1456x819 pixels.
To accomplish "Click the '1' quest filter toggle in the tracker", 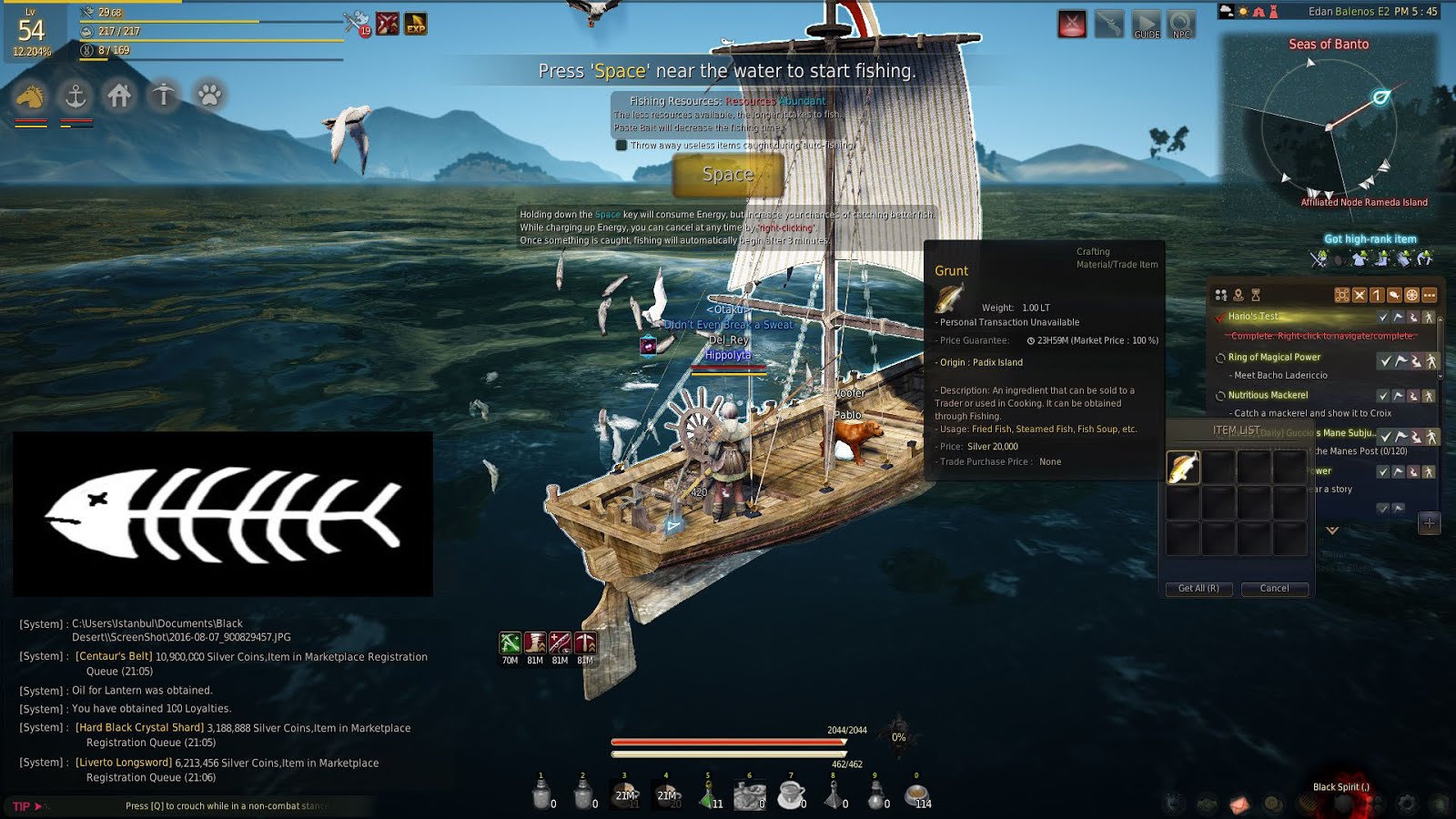I will 1378,295.
